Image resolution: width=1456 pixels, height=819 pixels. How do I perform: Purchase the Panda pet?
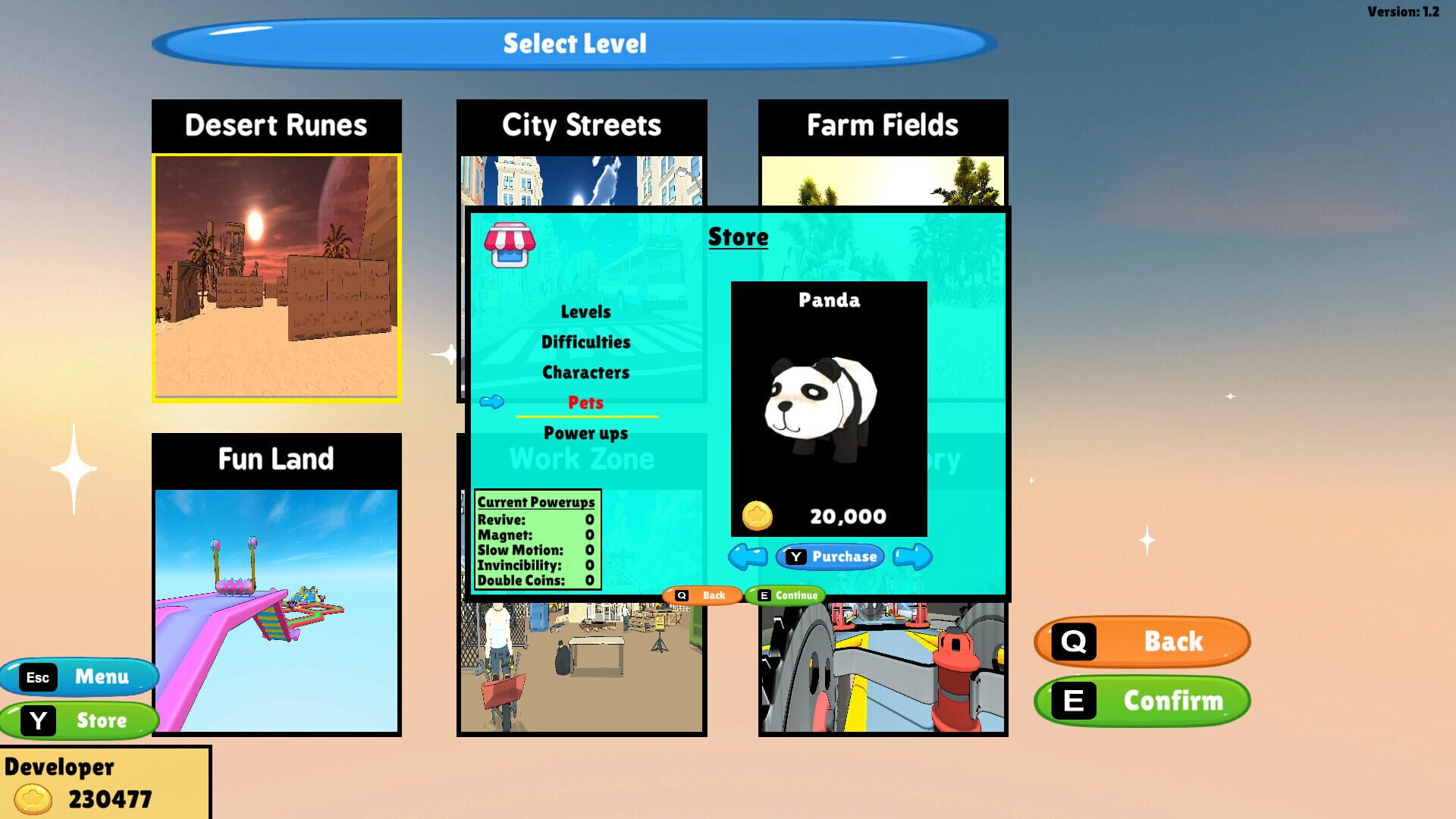832,556
